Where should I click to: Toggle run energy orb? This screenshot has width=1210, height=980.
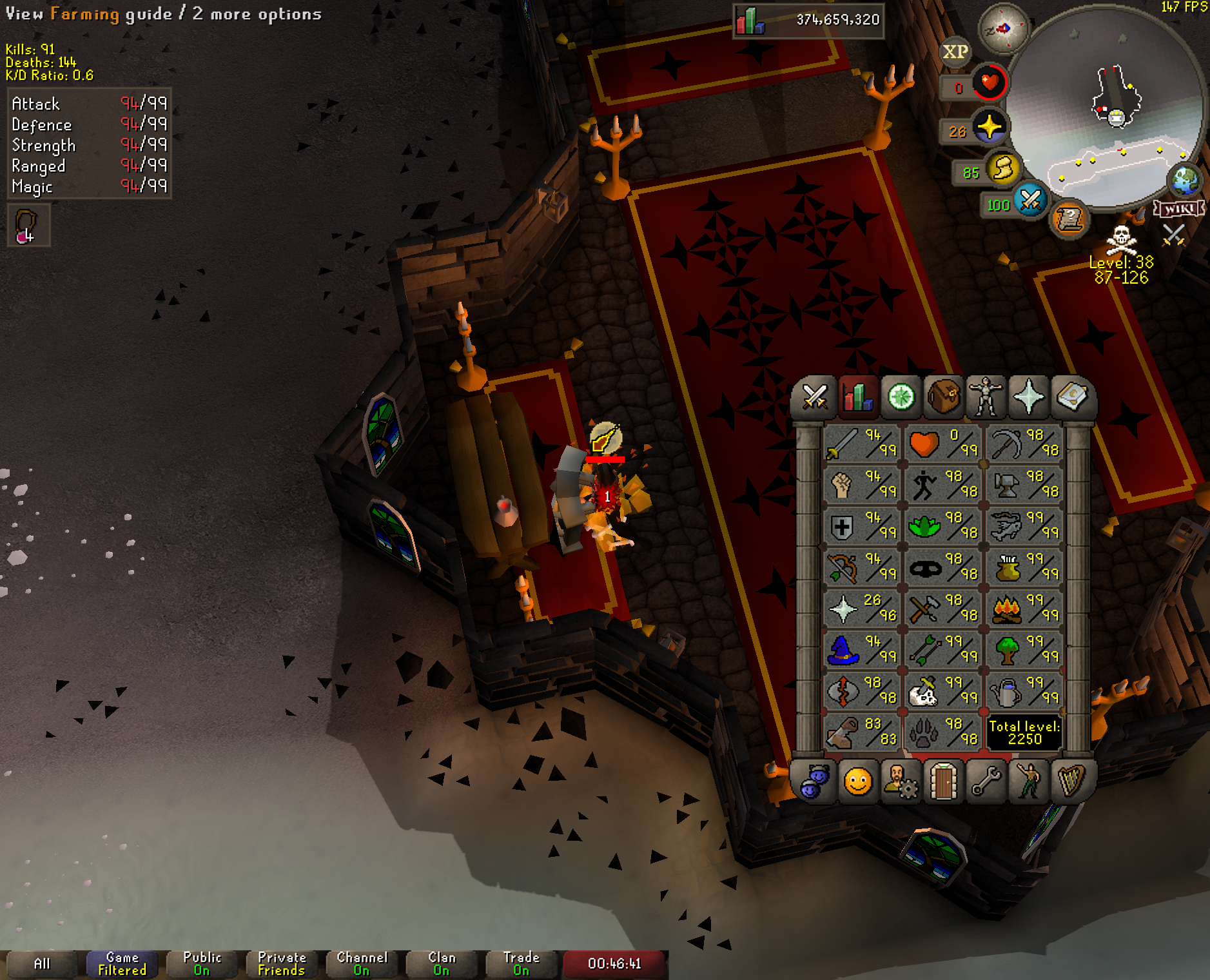(x=1002, y=169)
